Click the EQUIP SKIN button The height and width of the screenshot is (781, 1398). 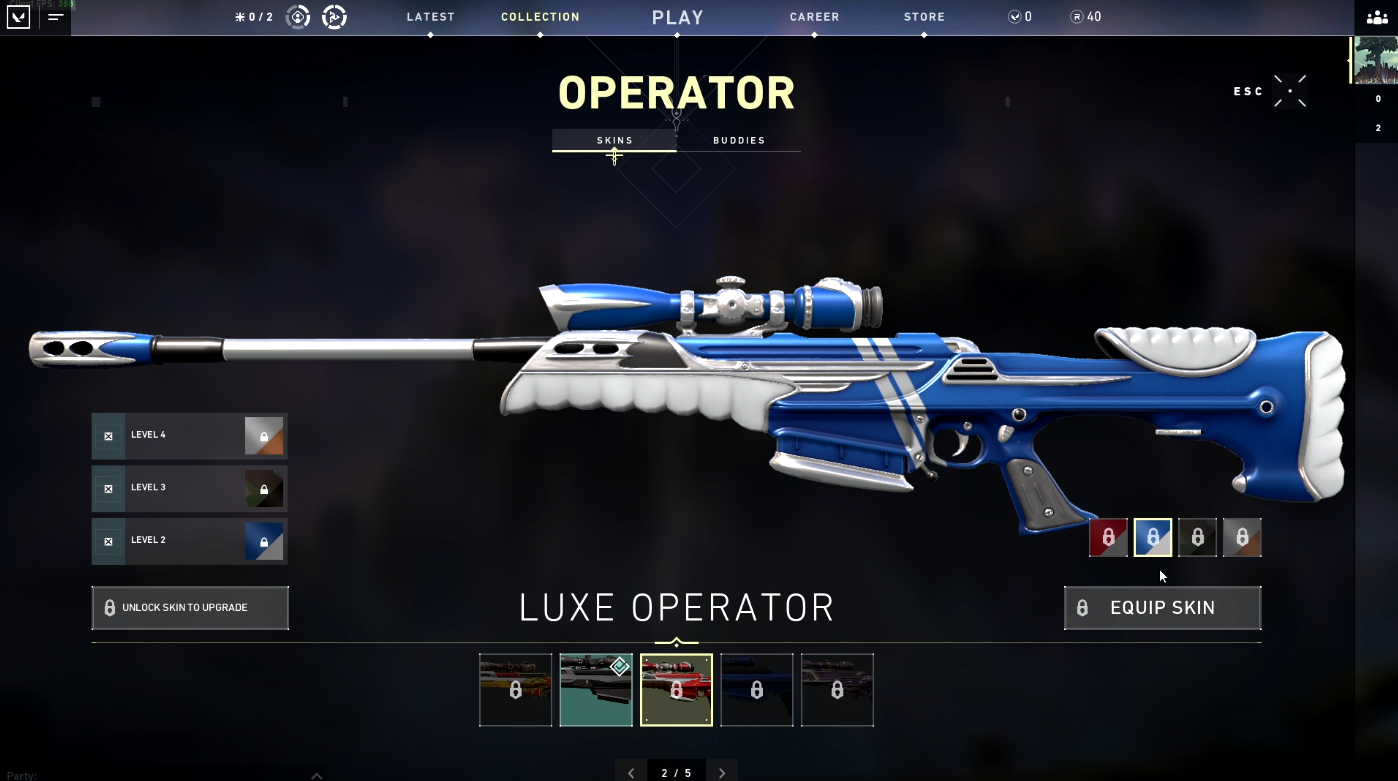(x=1162, y=607)
